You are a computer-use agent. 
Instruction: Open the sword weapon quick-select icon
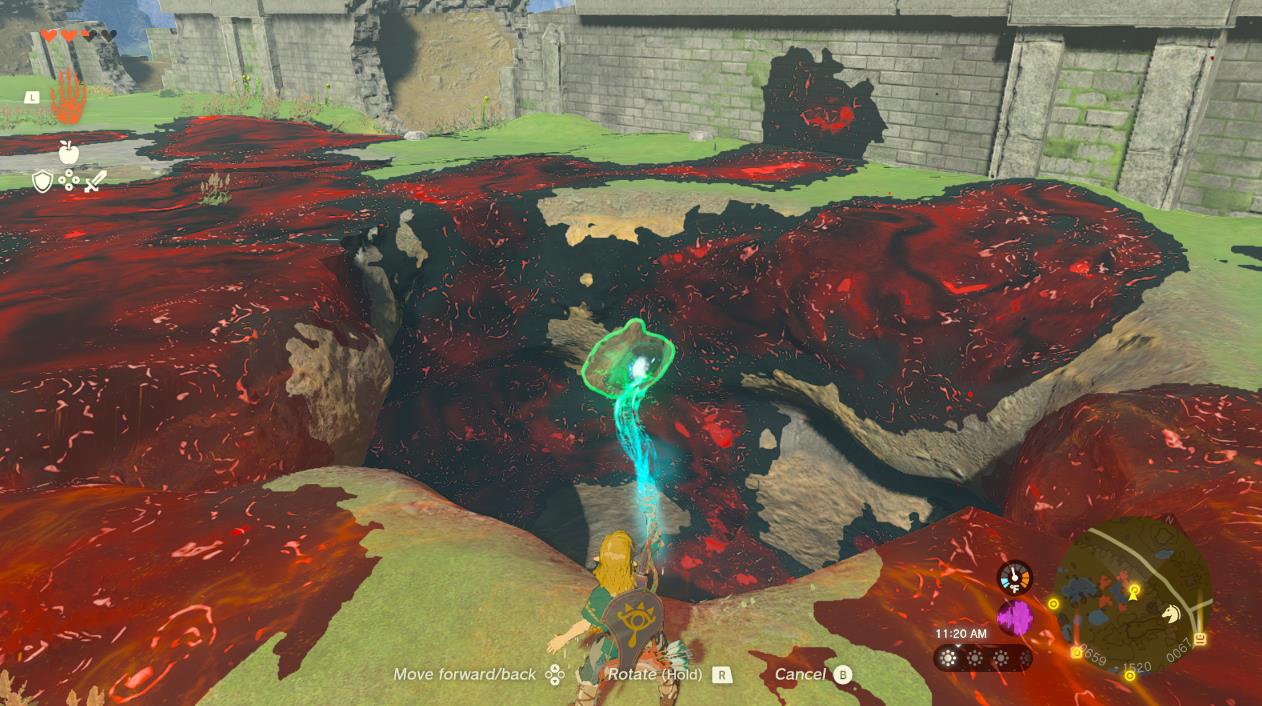click(94, 182)
